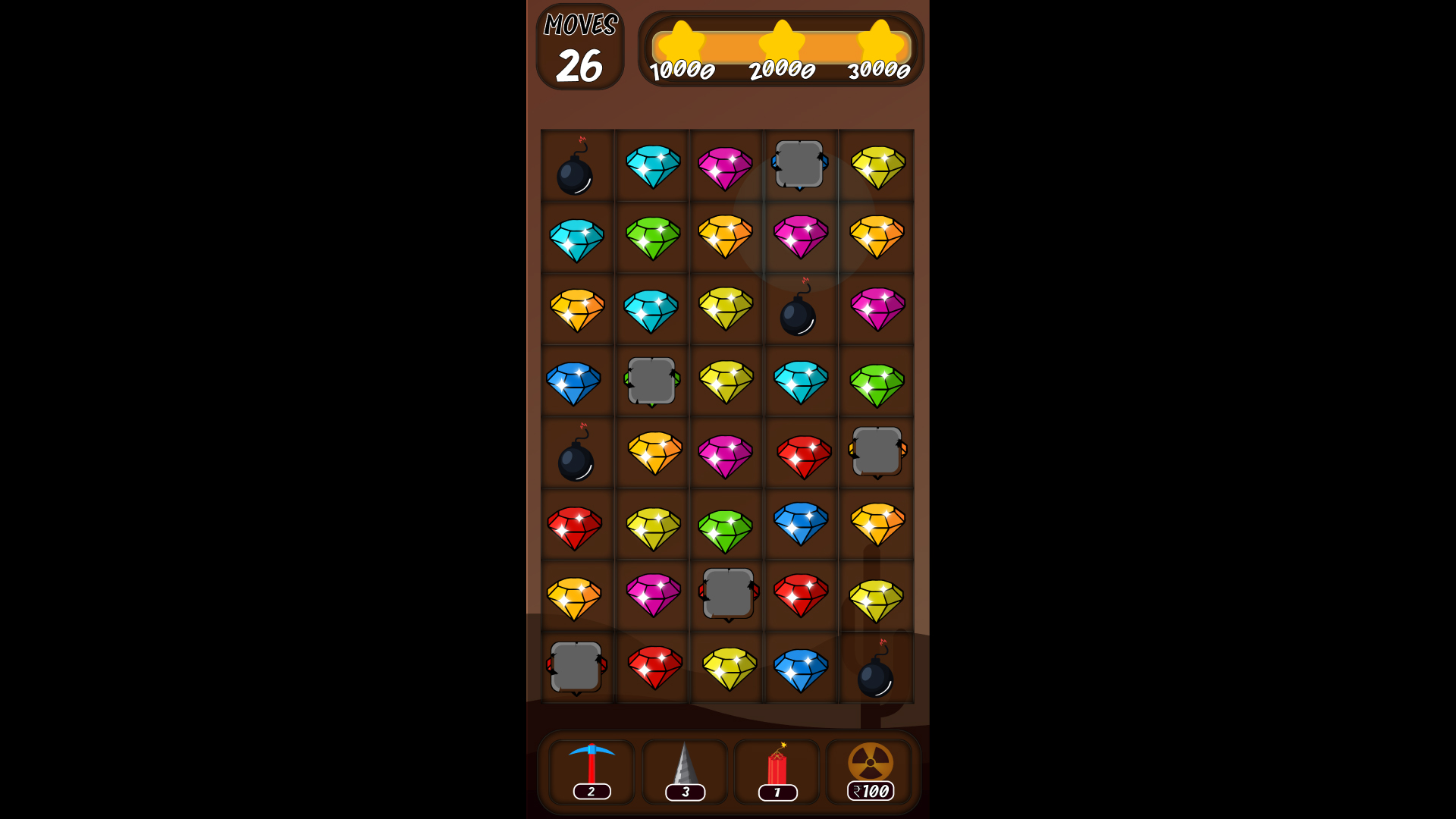Tap the stone block beside the blue diamond
1456x819 pixels.
[651, 381]
